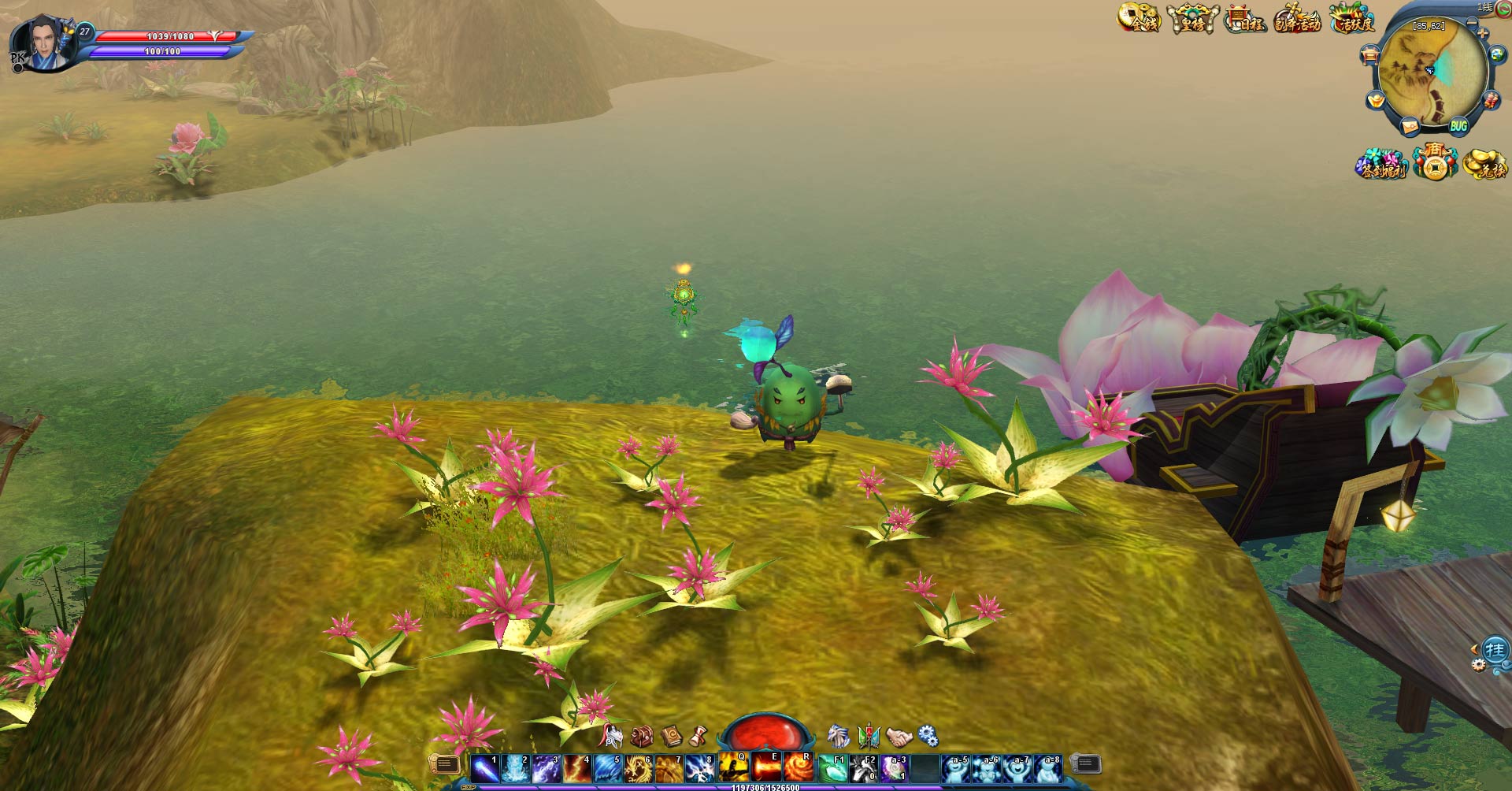Open the 日程 schedule
1512x791 pixels.
pyautogui.click(x=1244, y=20)
